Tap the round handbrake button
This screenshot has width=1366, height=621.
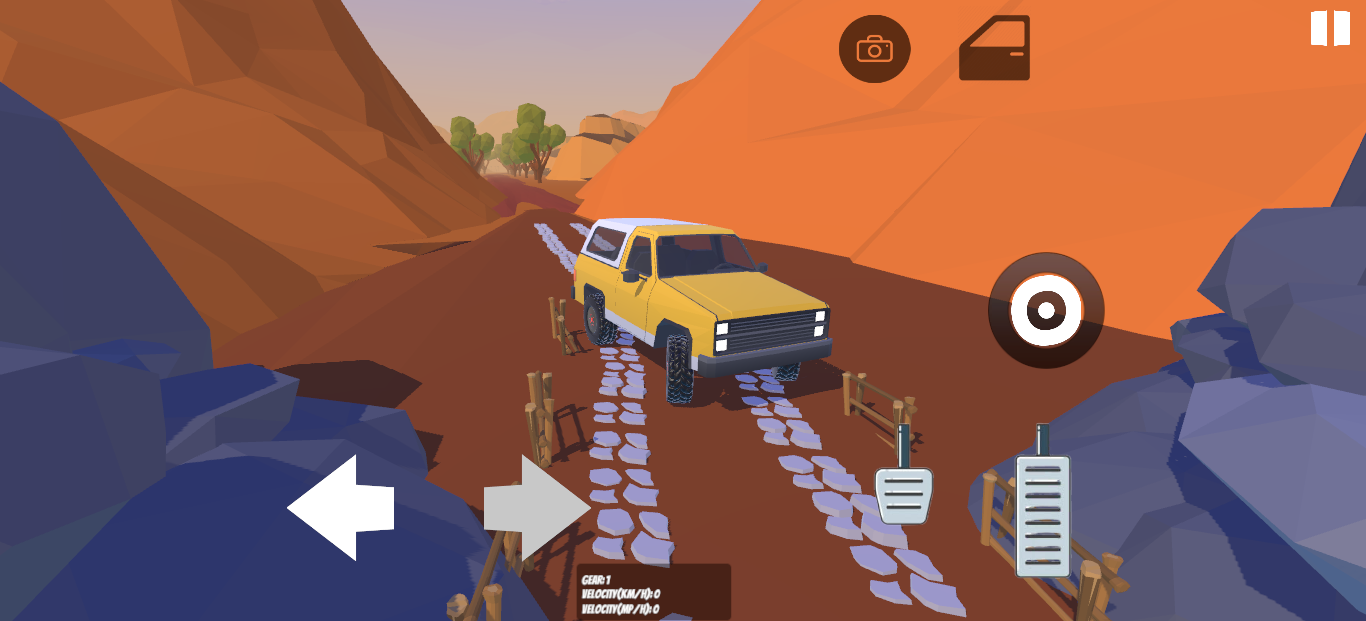tap(1046, 310)
